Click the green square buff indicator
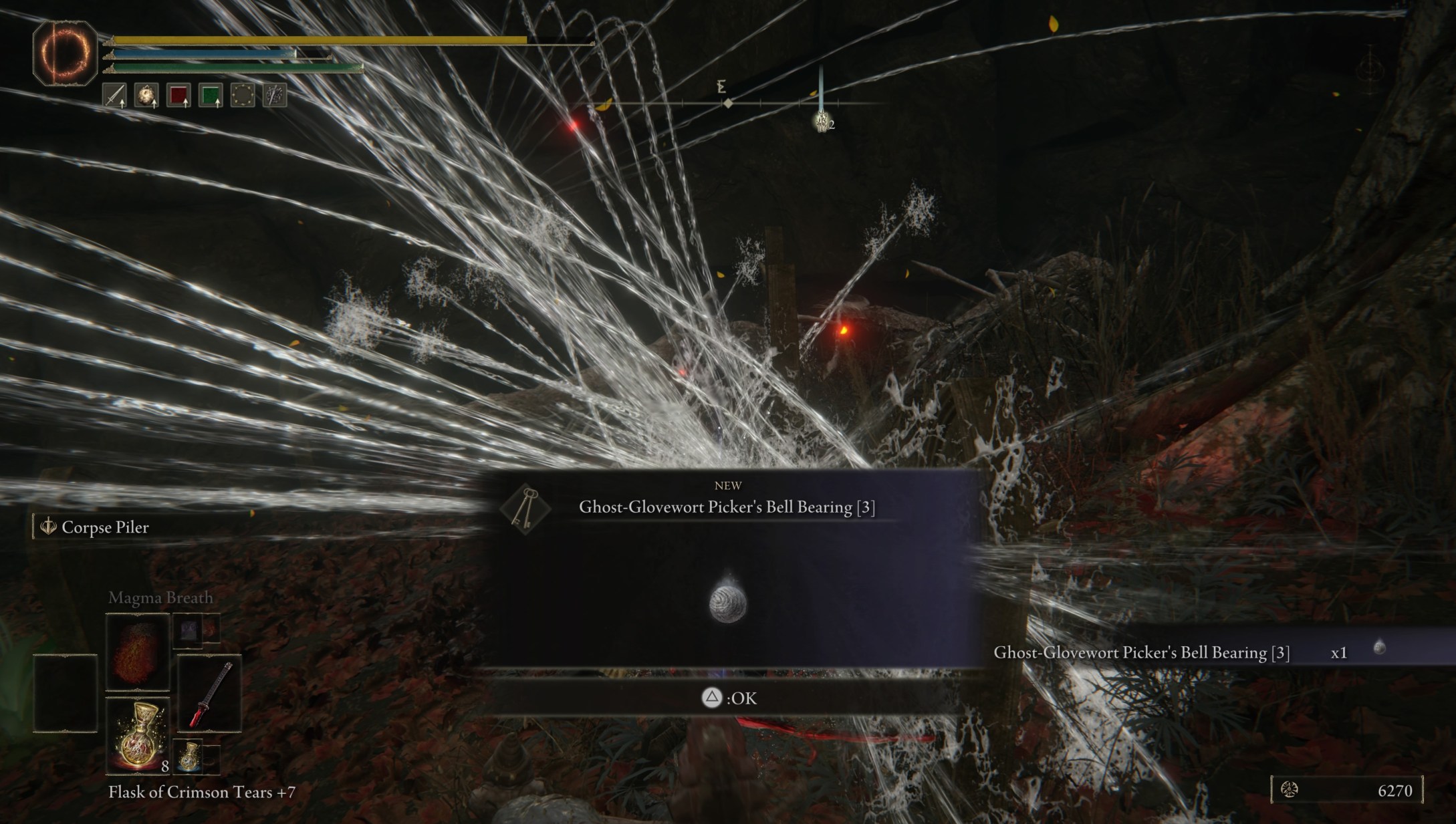 pos(211,95)
